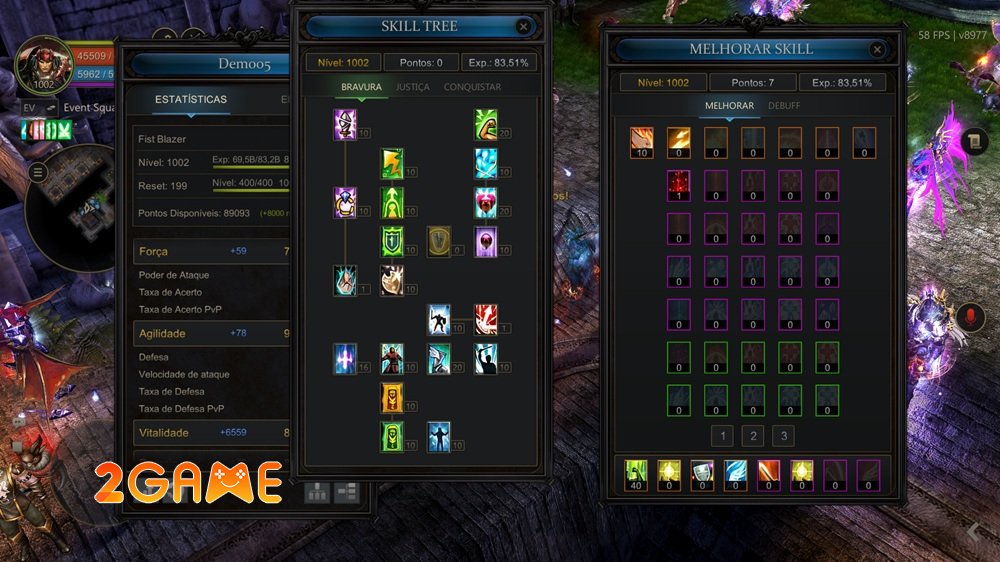The height and width of the screenshot is (562, 1000).
Task: Select the green flexing arm skill
Action: point(486,124)
